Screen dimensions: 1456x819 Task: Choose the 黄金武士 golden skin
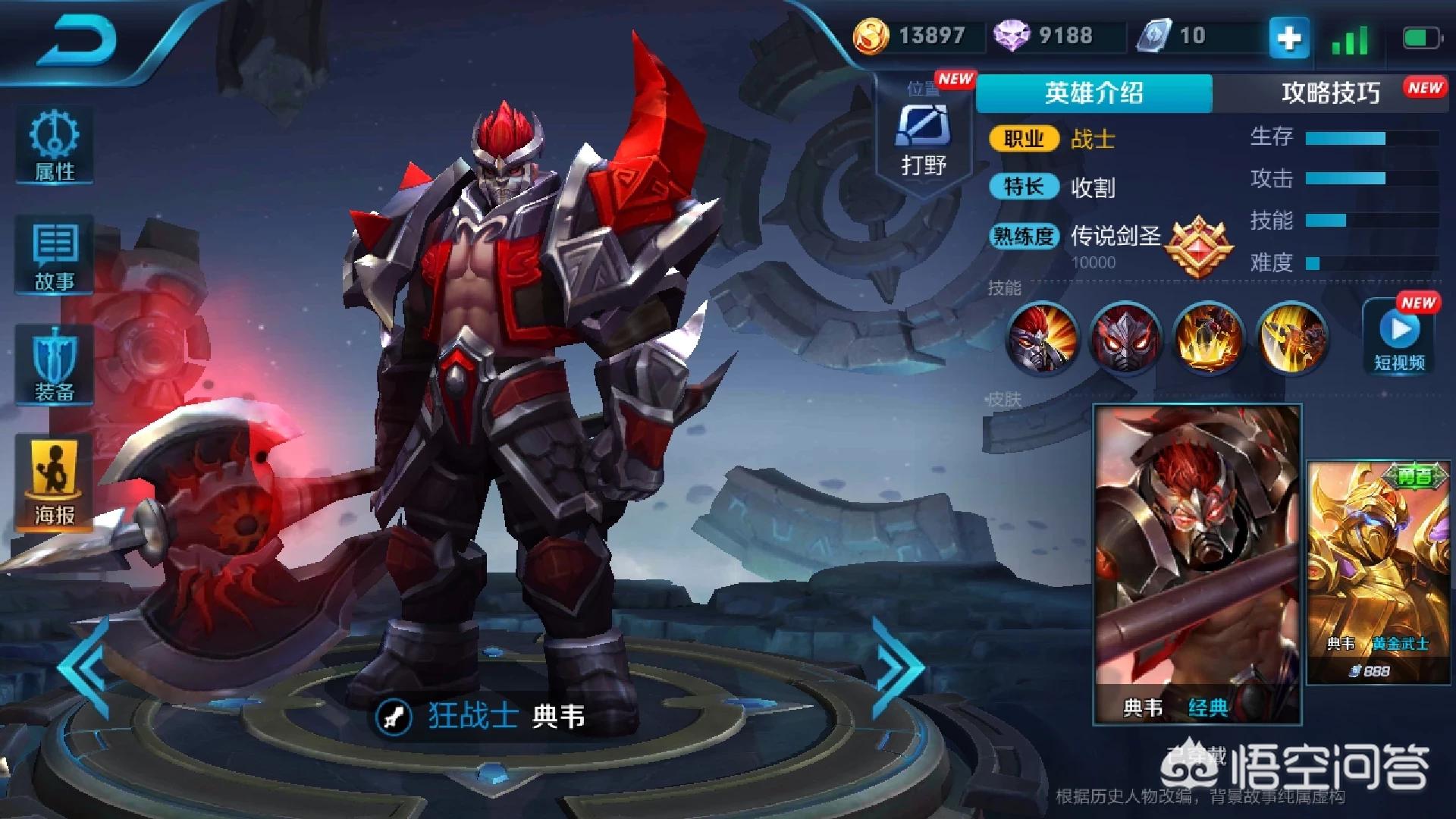tap(1379, 572)
